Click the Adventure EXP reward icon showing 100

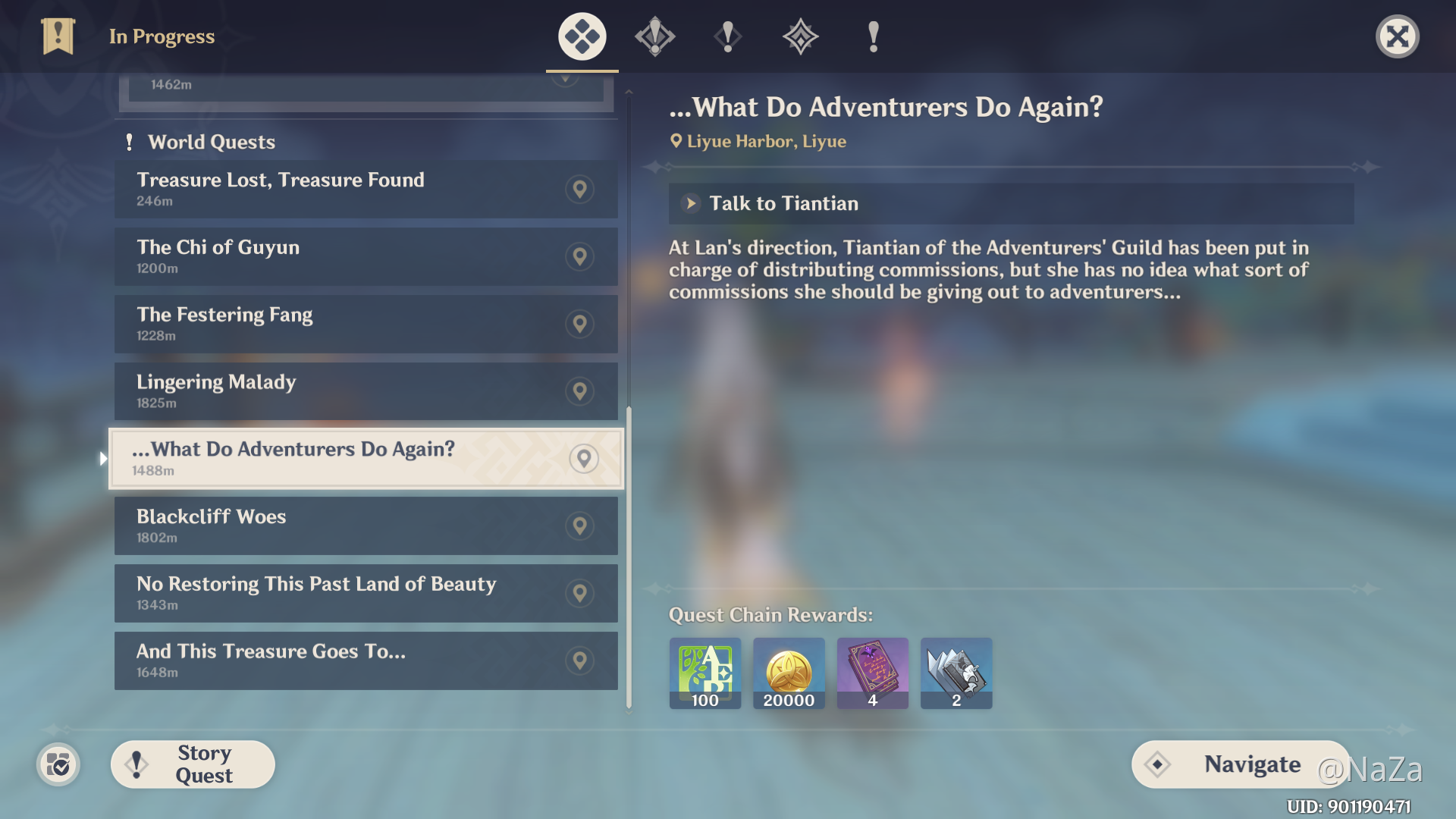(704, 673)
